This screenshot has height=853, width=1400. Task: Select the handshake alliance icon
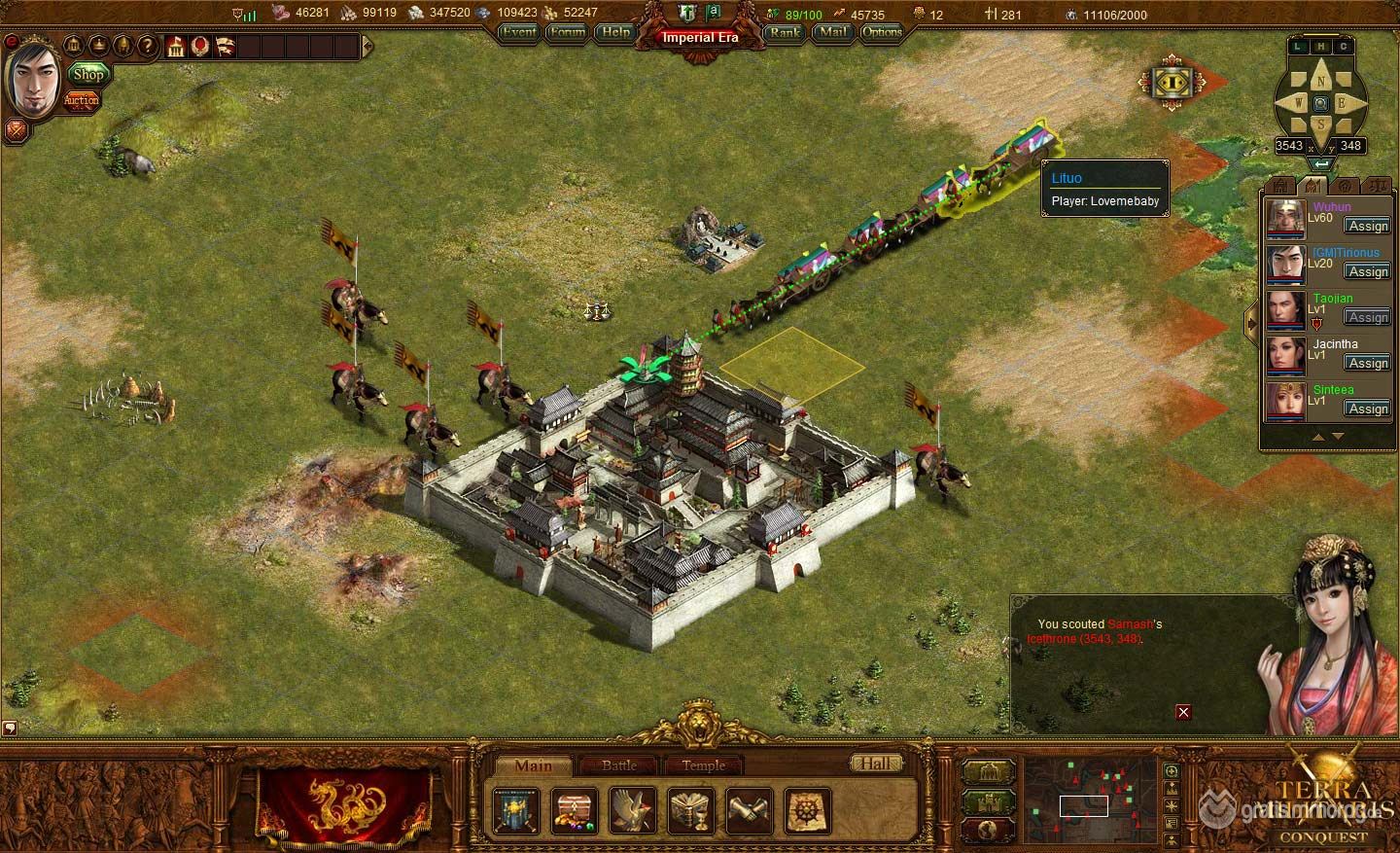pyautogui.click(x=750, y=810)
